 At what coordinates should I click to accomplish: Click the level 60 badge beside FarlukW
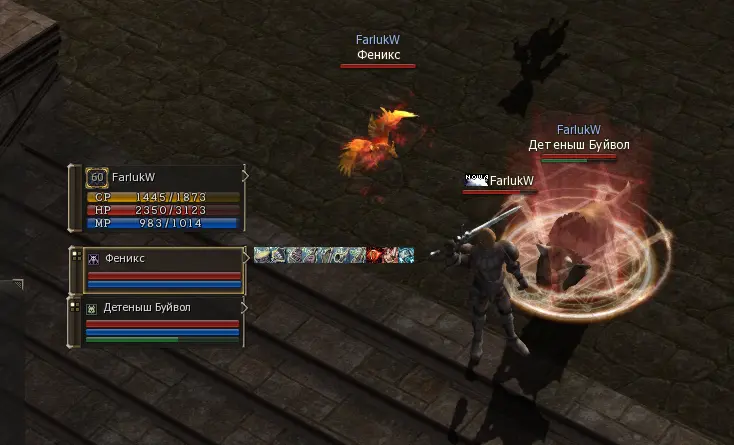click(97, 178)
